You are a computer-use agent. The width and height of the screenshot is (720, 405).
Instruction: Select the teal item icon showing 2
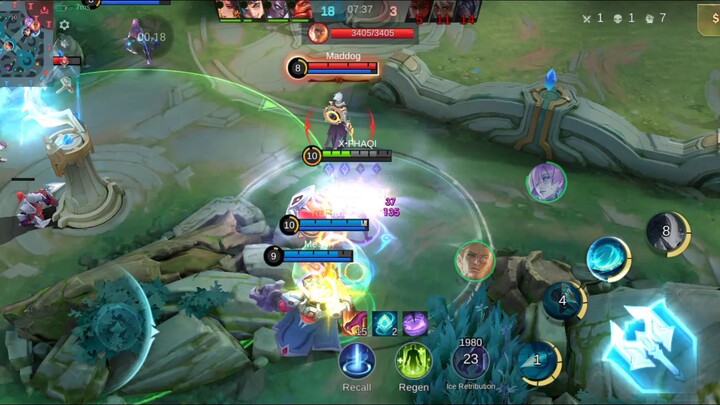click(x=385, y=323)
